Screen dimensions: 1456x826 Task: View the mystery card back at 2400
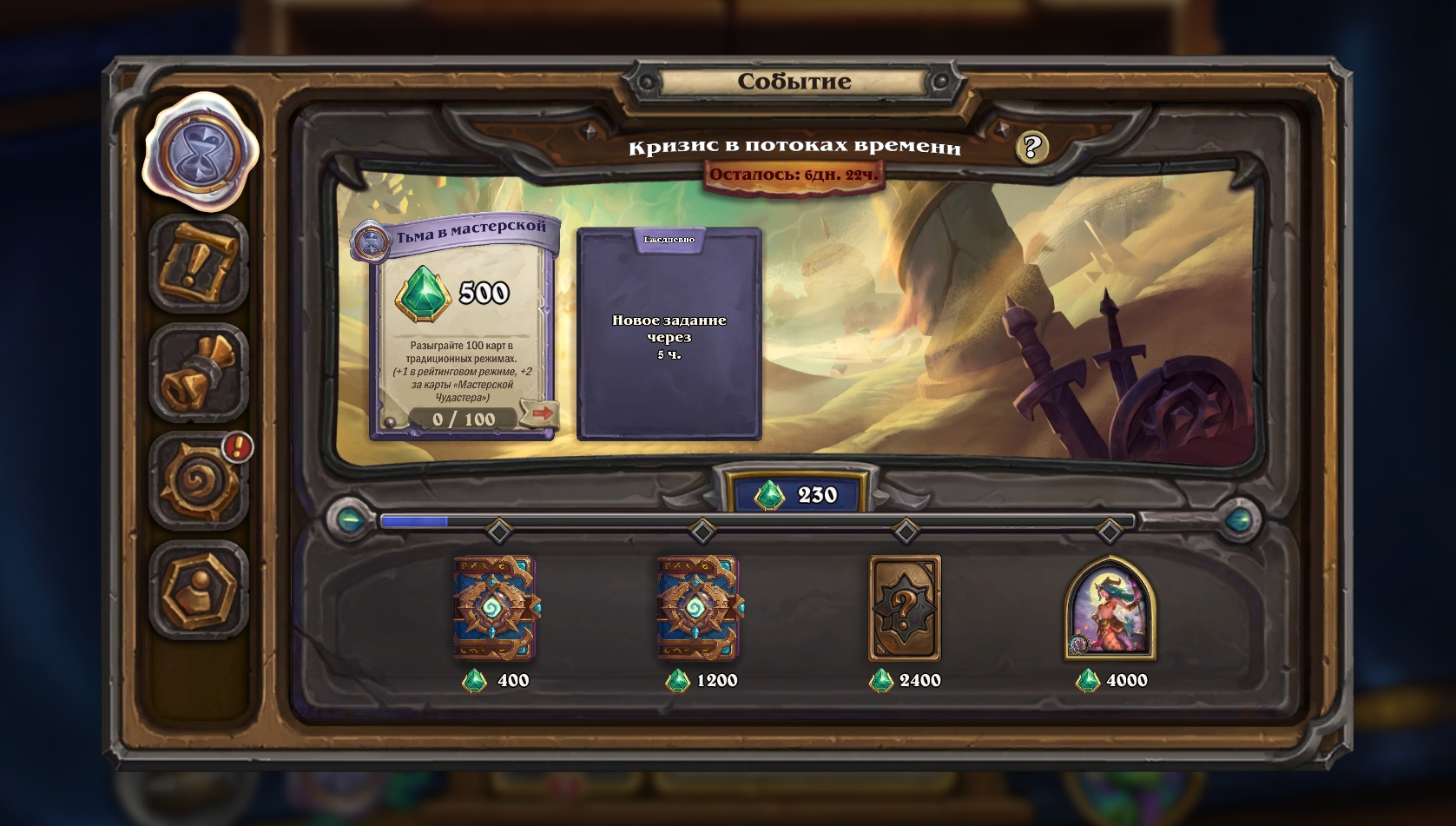[905, 608]
